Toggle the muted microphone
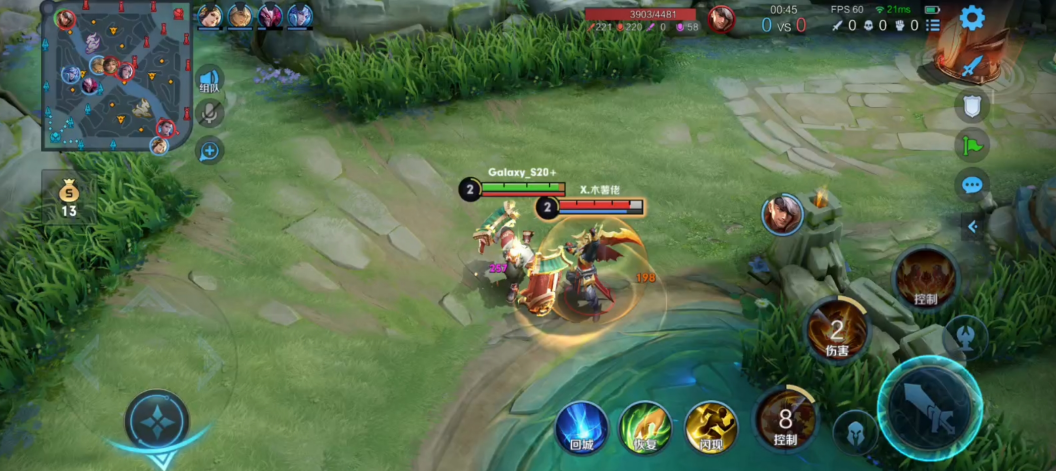Viewport: 1056px width, 471px height. coord(209,114)
